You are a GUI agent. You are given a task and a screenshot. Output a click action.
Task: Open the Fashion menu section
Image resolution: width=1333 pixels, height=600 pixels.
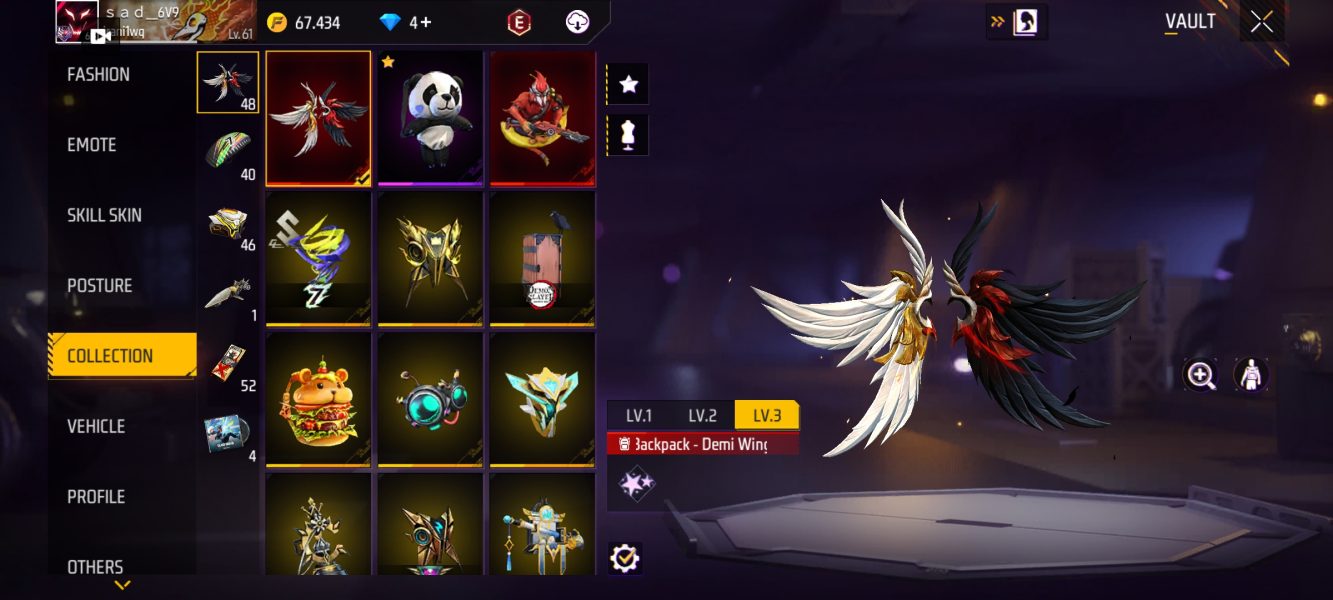(x=98, y=75)
